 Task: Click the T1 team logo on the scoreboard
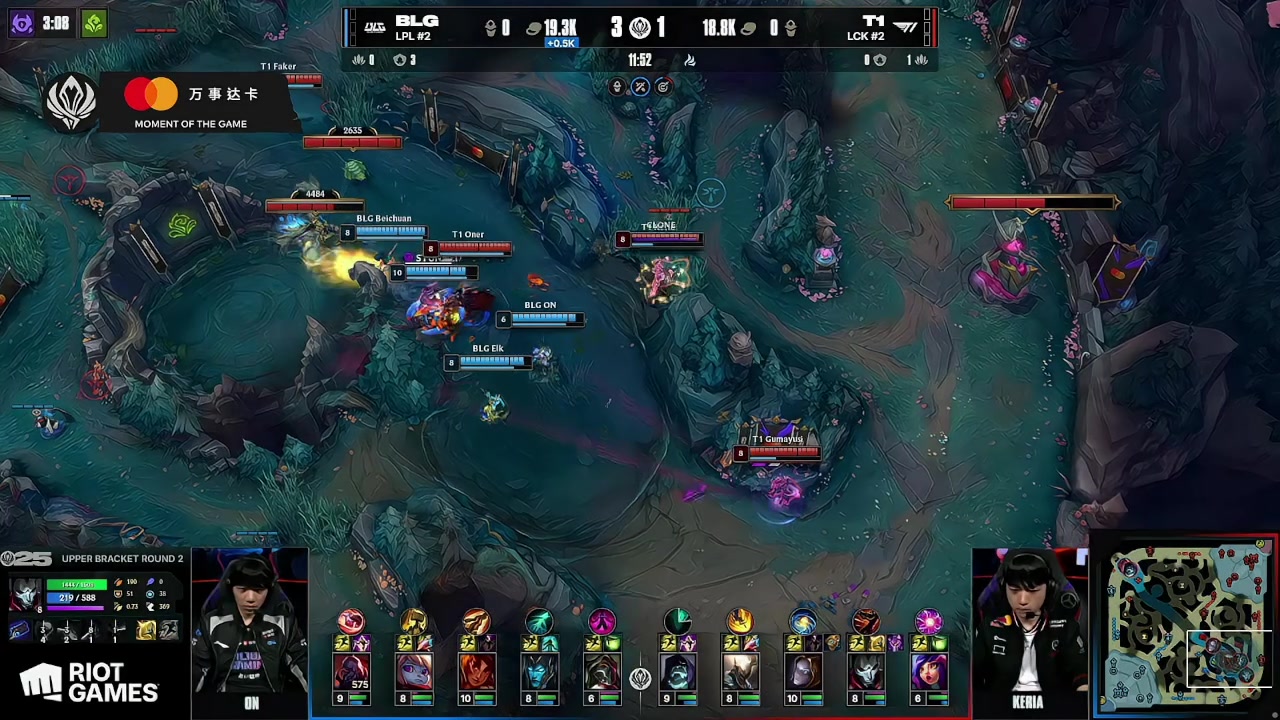click(x=906, y=27)
